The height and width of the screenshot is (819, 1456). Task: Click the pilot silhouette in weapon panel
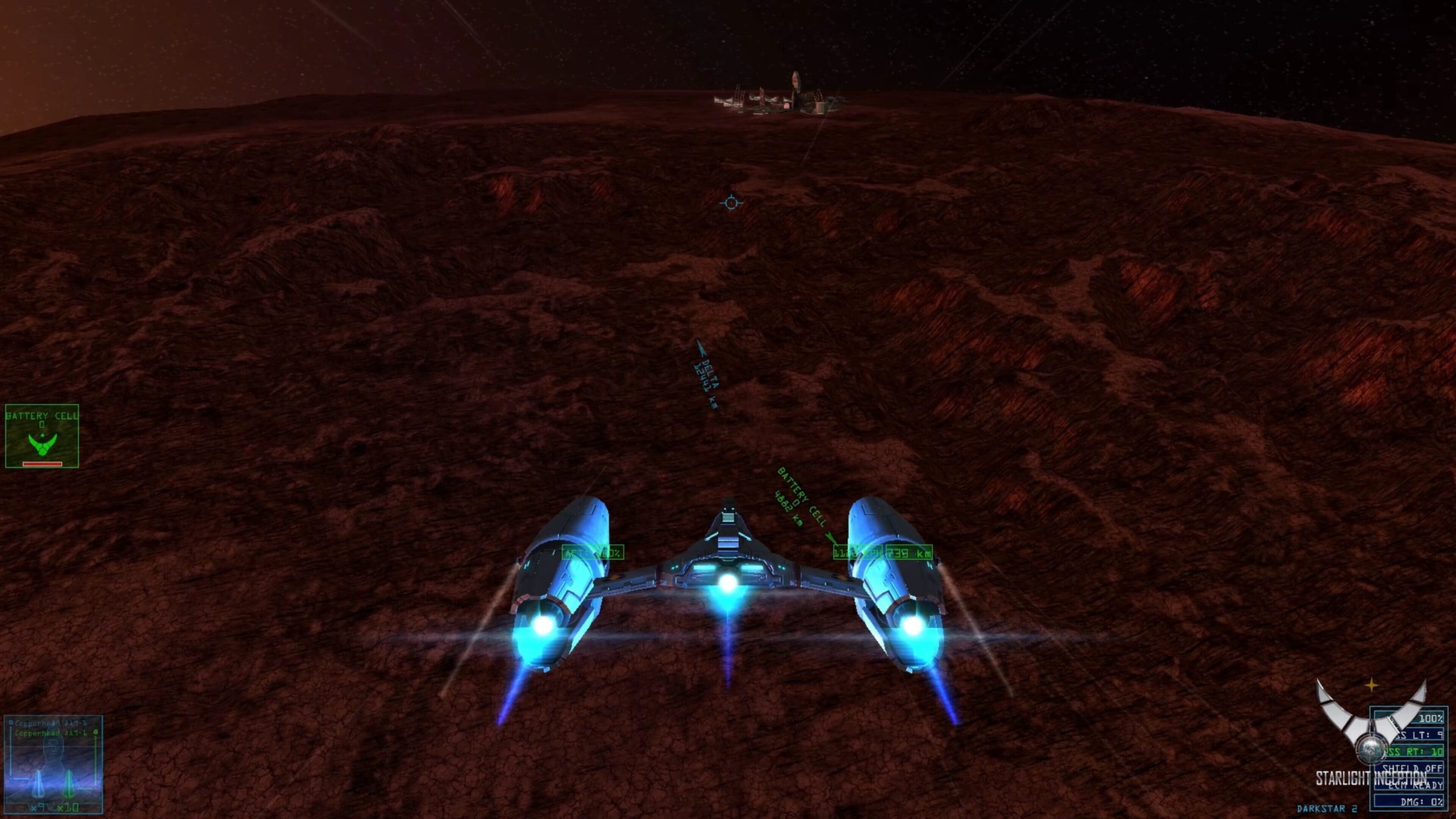pos(54,752)
